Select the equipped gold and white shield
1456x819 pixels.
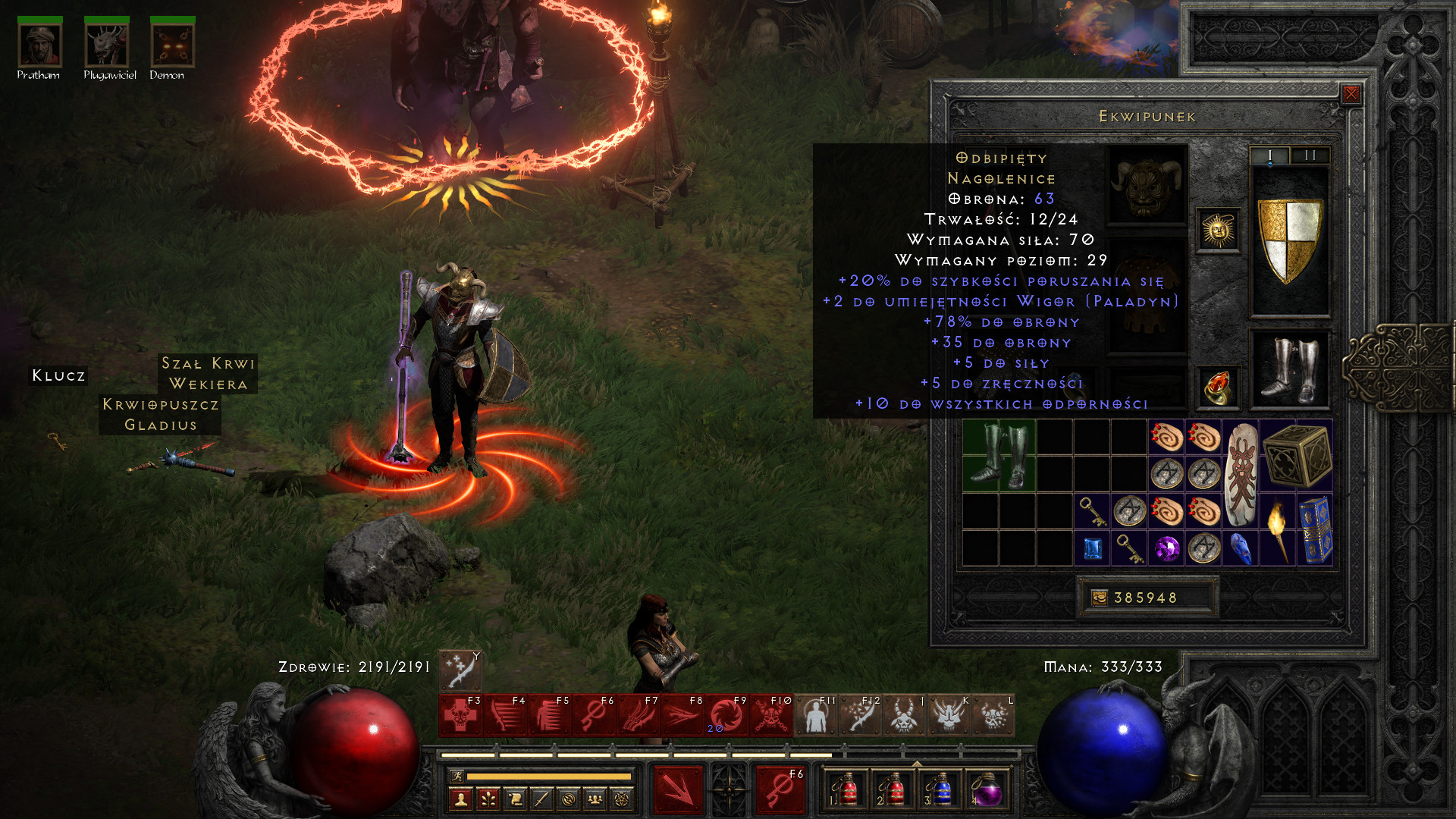[x=1289, y=240]
